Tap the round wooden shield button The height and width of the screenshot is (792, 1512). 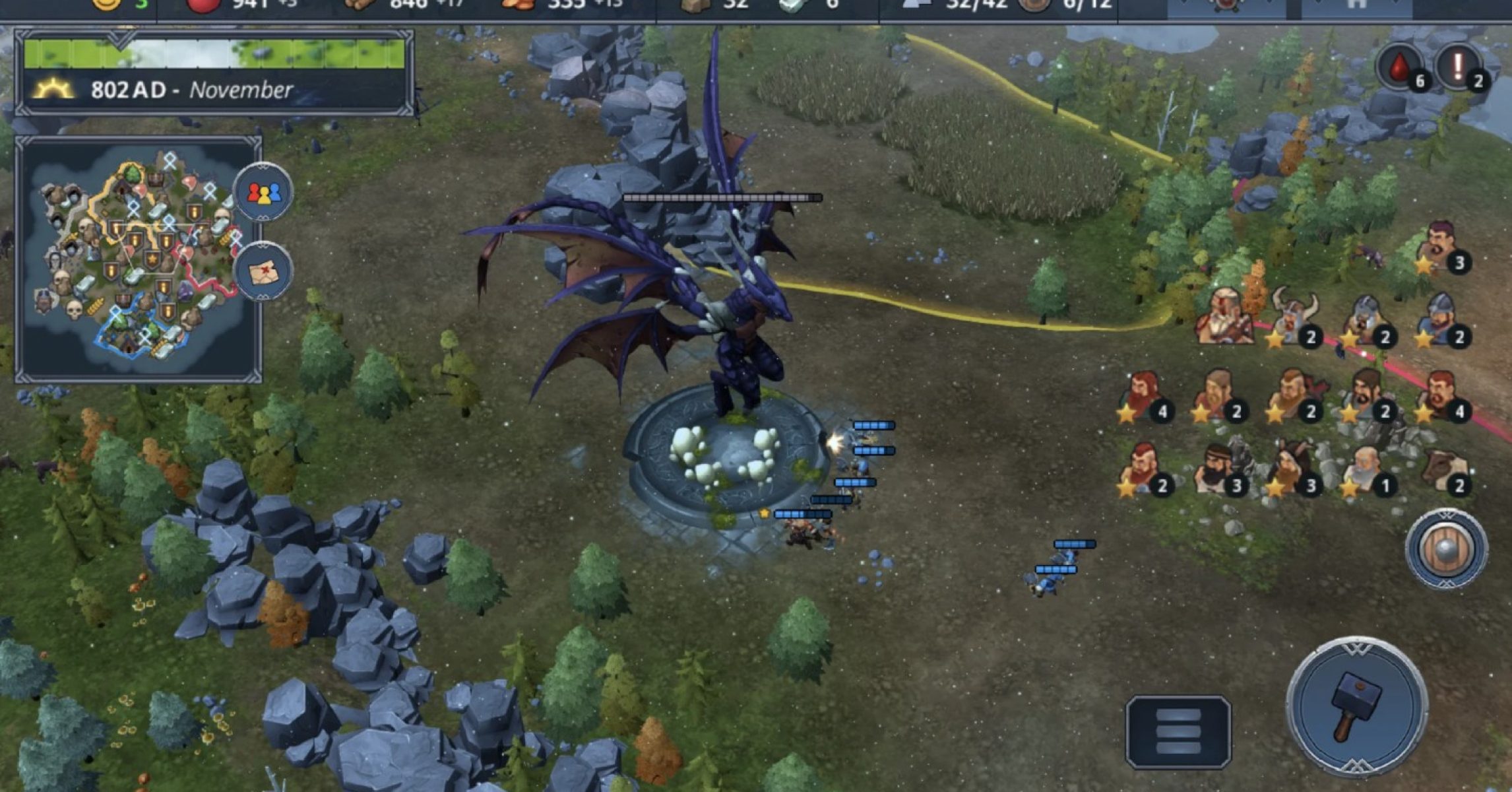[1446, 549]
